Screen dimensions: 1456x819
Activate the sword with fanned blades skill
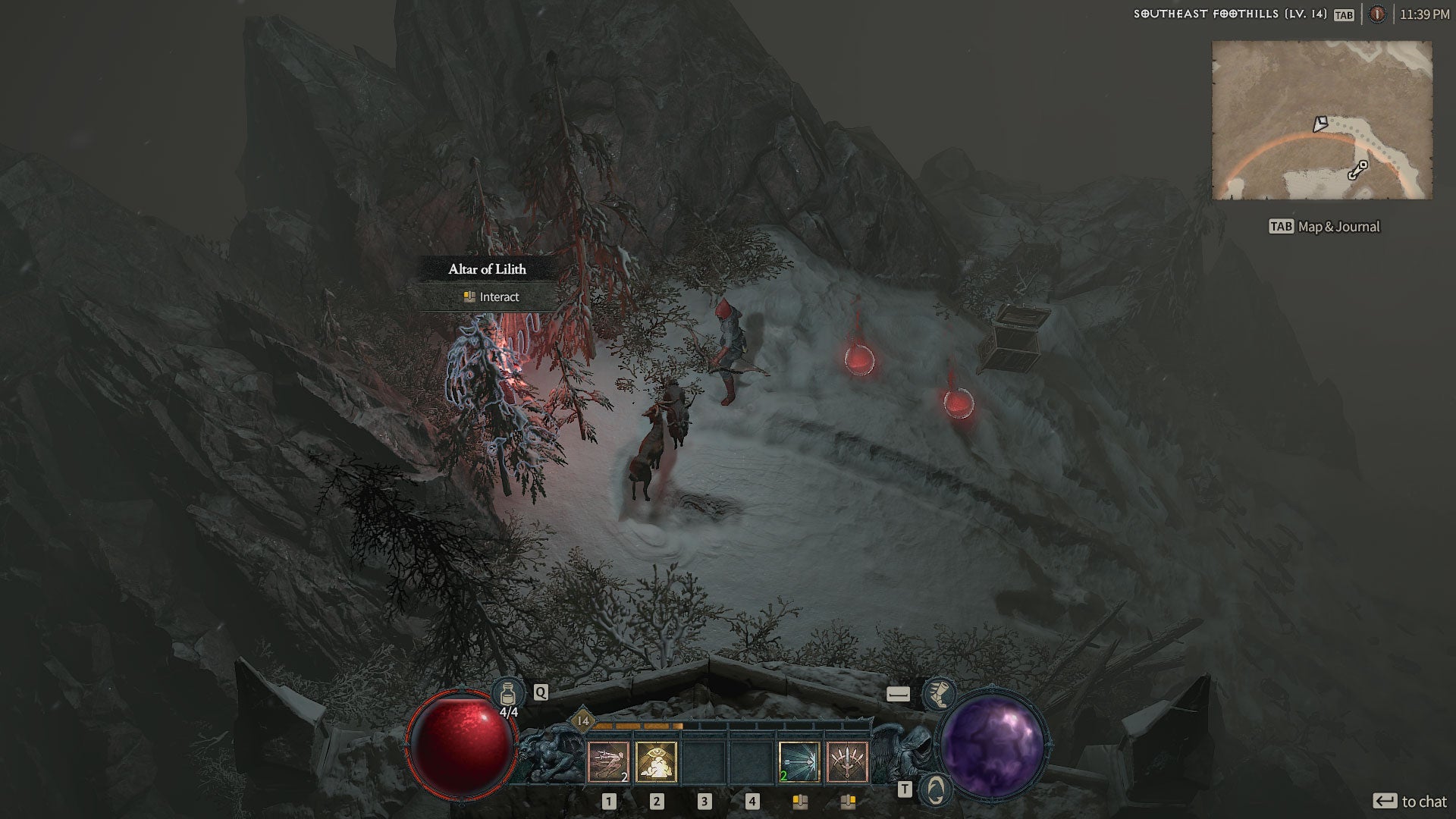click(x=847, y=761)
